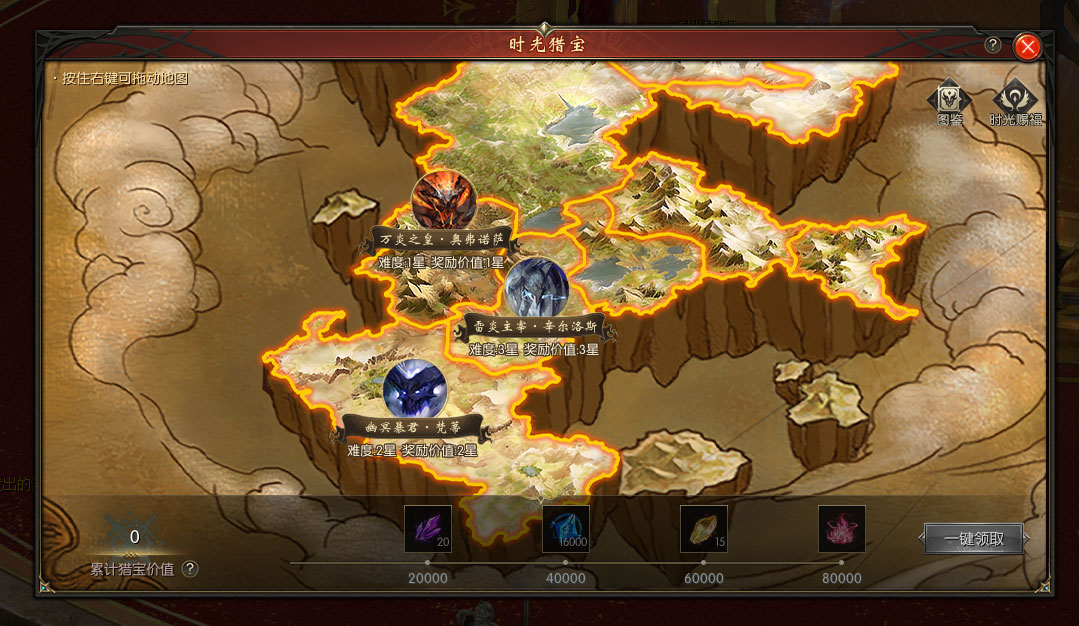Viewport: 1079px width, 626px height.
Task: Choose boss 雷炎主宰·辛尔洛斯 portrait
Action: (x=536, y=290)
